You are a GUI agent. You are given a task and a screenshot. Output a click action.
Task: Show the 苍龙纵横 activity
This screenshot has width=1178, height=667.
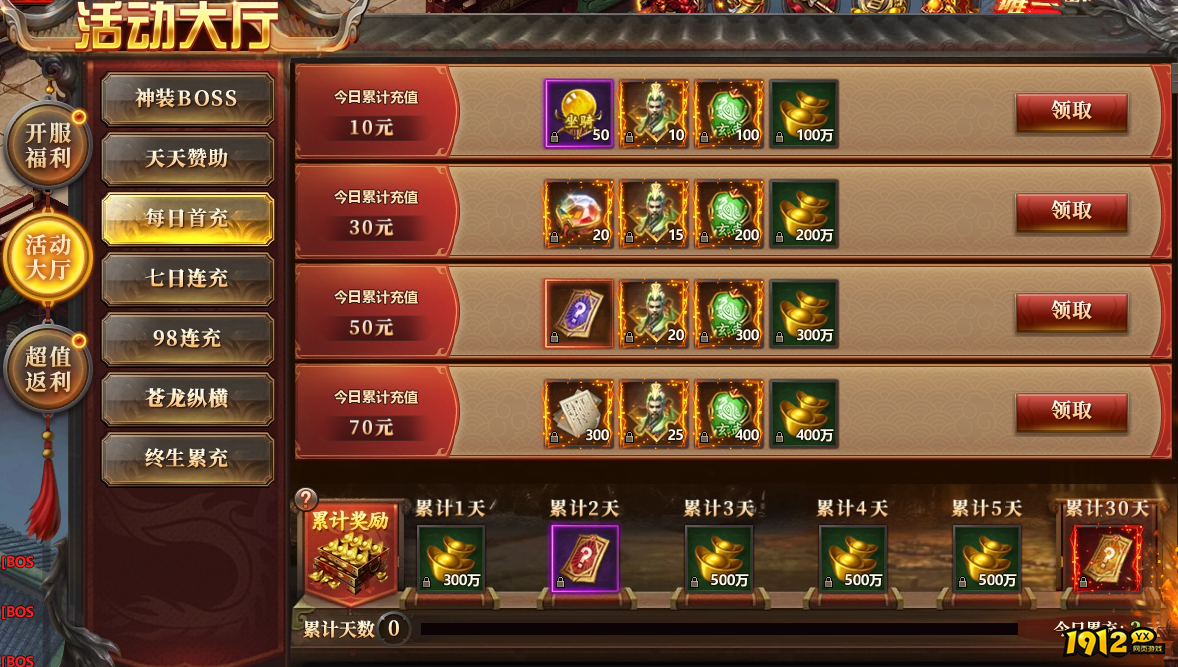187,398
